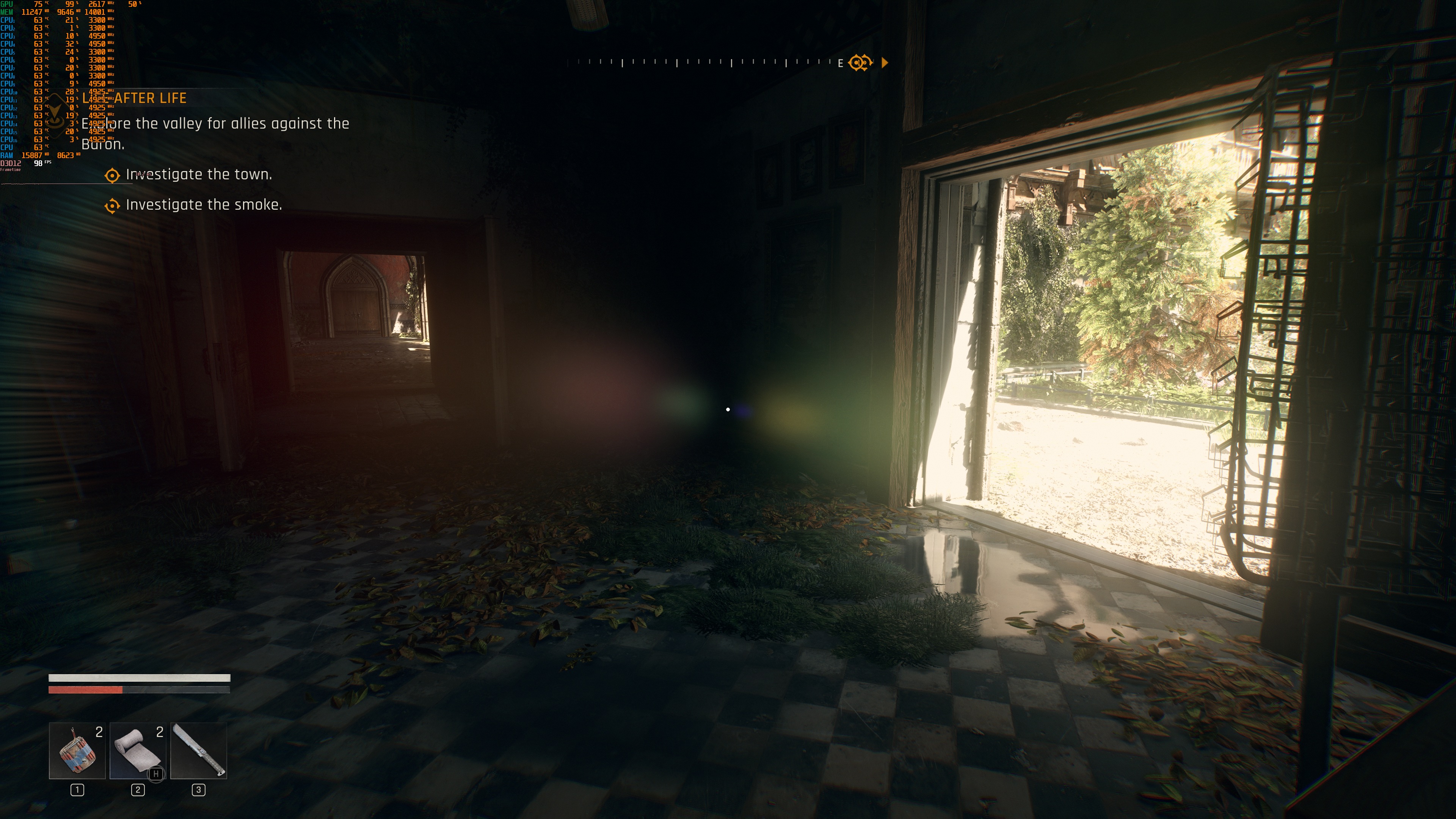The width and height of the screenshot is (1456, 819).
Task: Click the objective marker beside 'Investigate the smoke'
Action: [112, 206]
